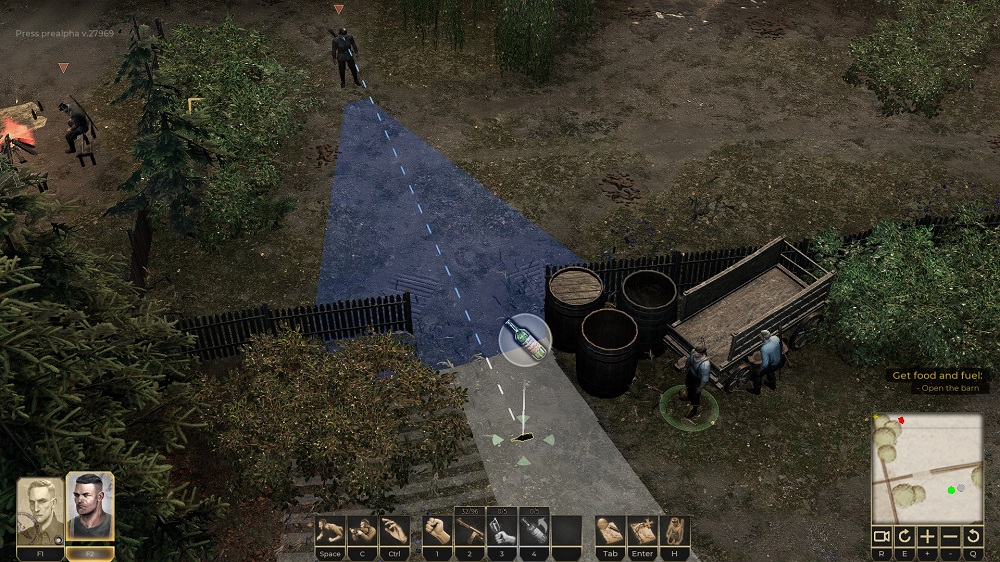Activate the running sprint action

330,531
